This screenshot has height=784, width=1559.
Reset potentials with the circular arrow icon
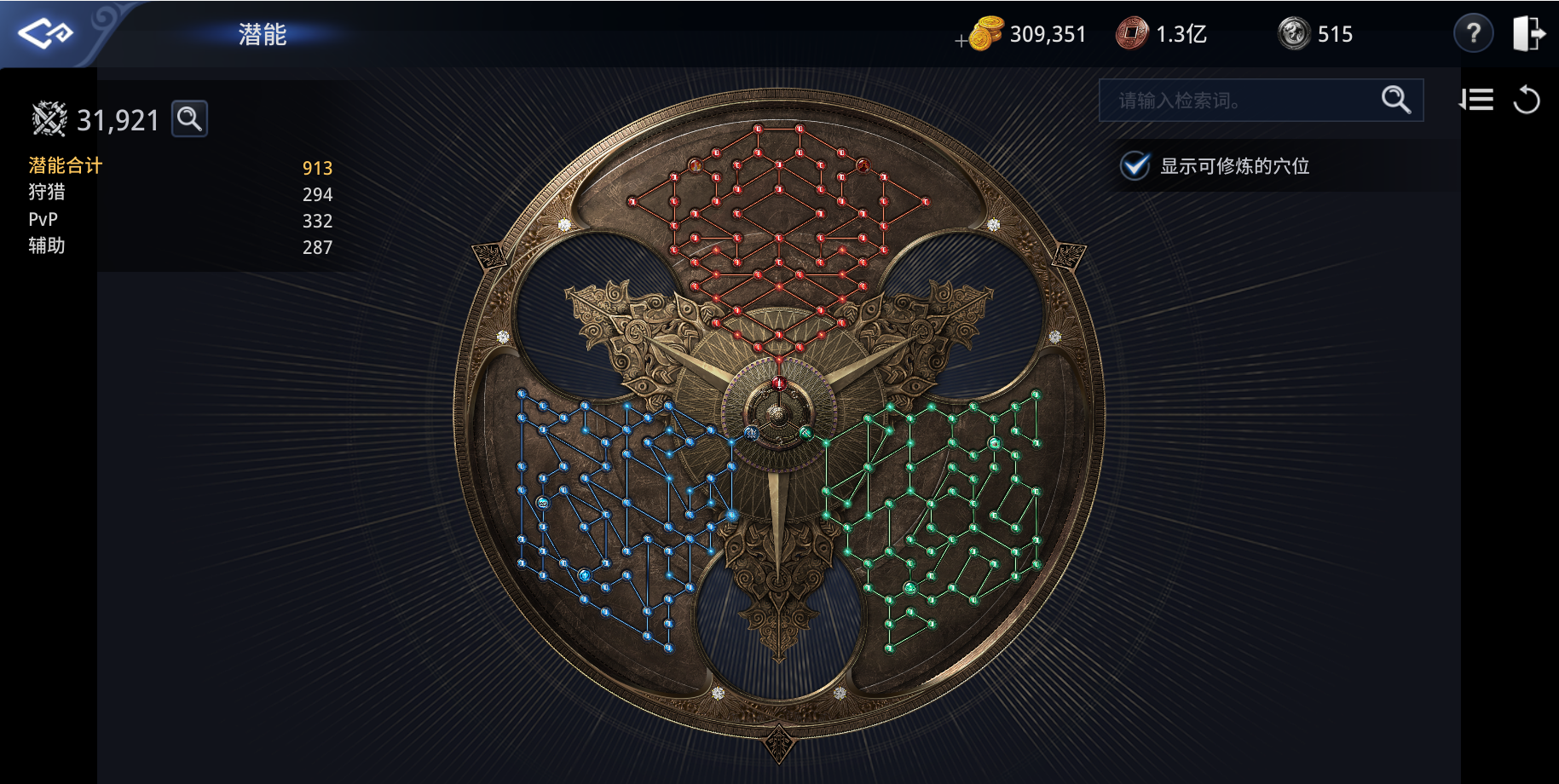[x=1527, y=101]
